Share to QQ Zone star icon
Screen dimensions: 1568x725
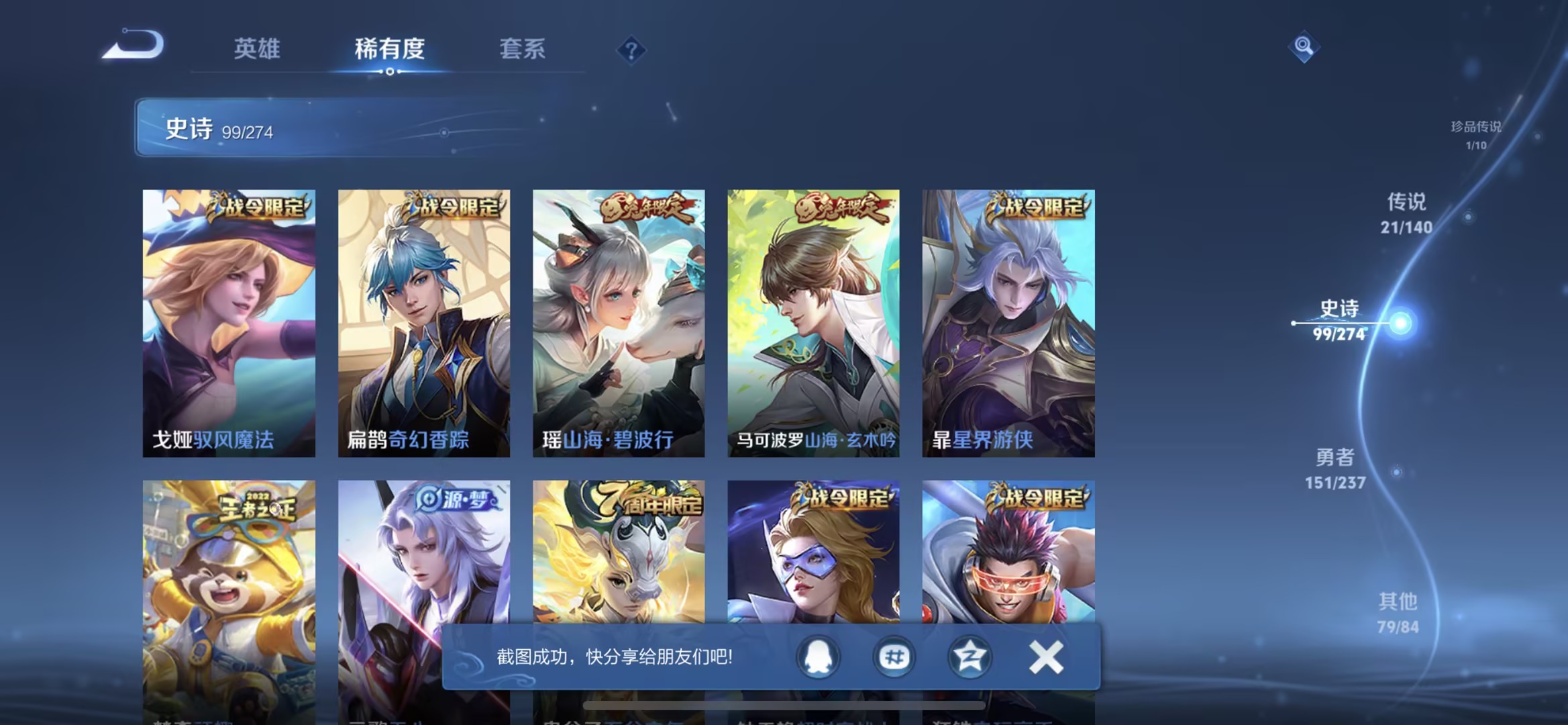[x=970, y=659]
